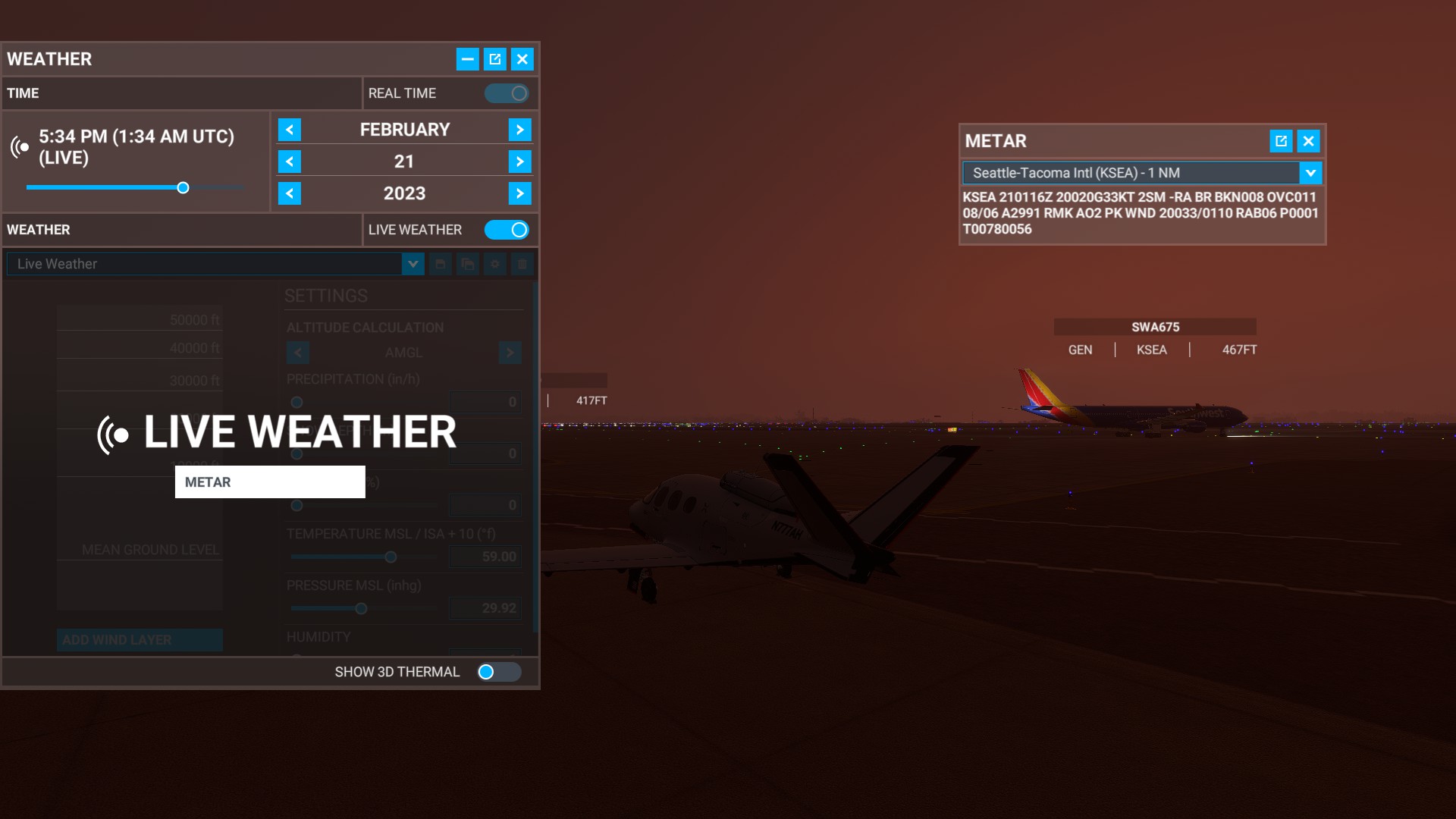The width and height of the screenshot is (1456, 819).
Task: Open the weather preset settings gear icon
Action: click(x=494, y=264)
